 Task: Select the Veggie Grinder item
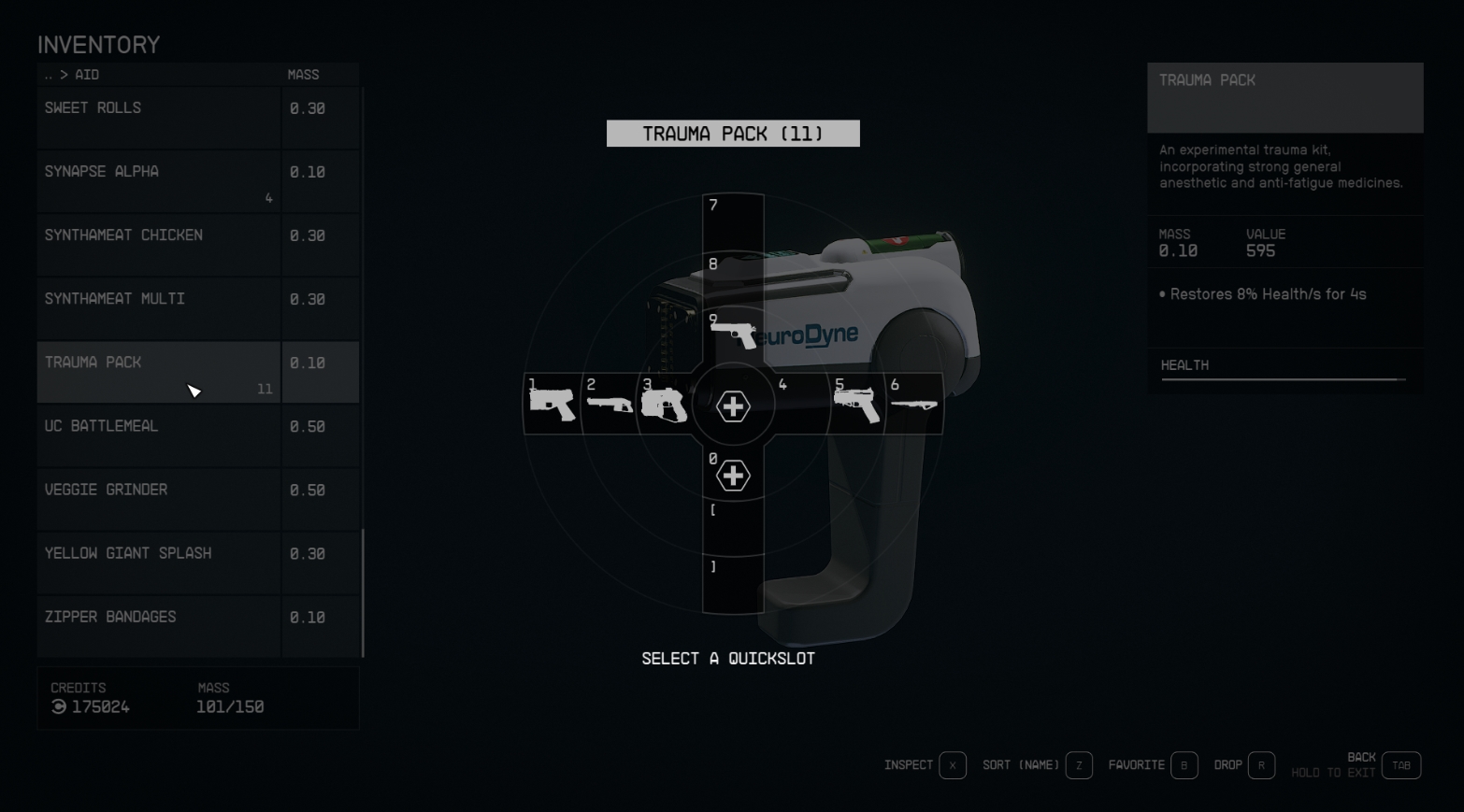click(x=159, y=498)
